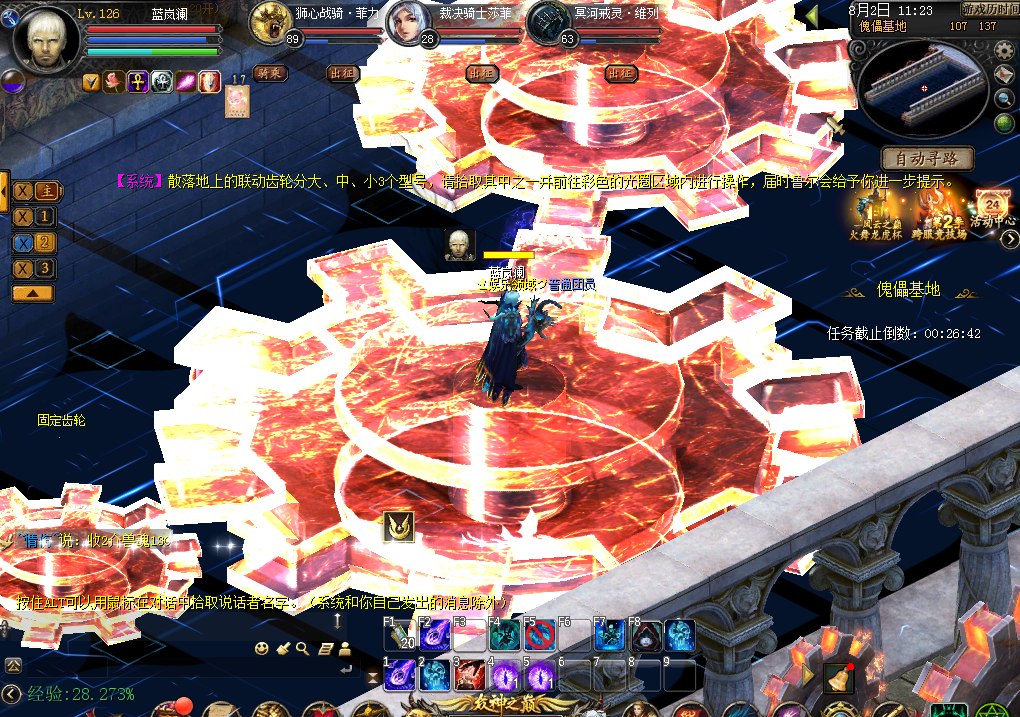Expand the arrow right of 活动中心
This screenshot has height=717, width=1020.
point(1011,238)
